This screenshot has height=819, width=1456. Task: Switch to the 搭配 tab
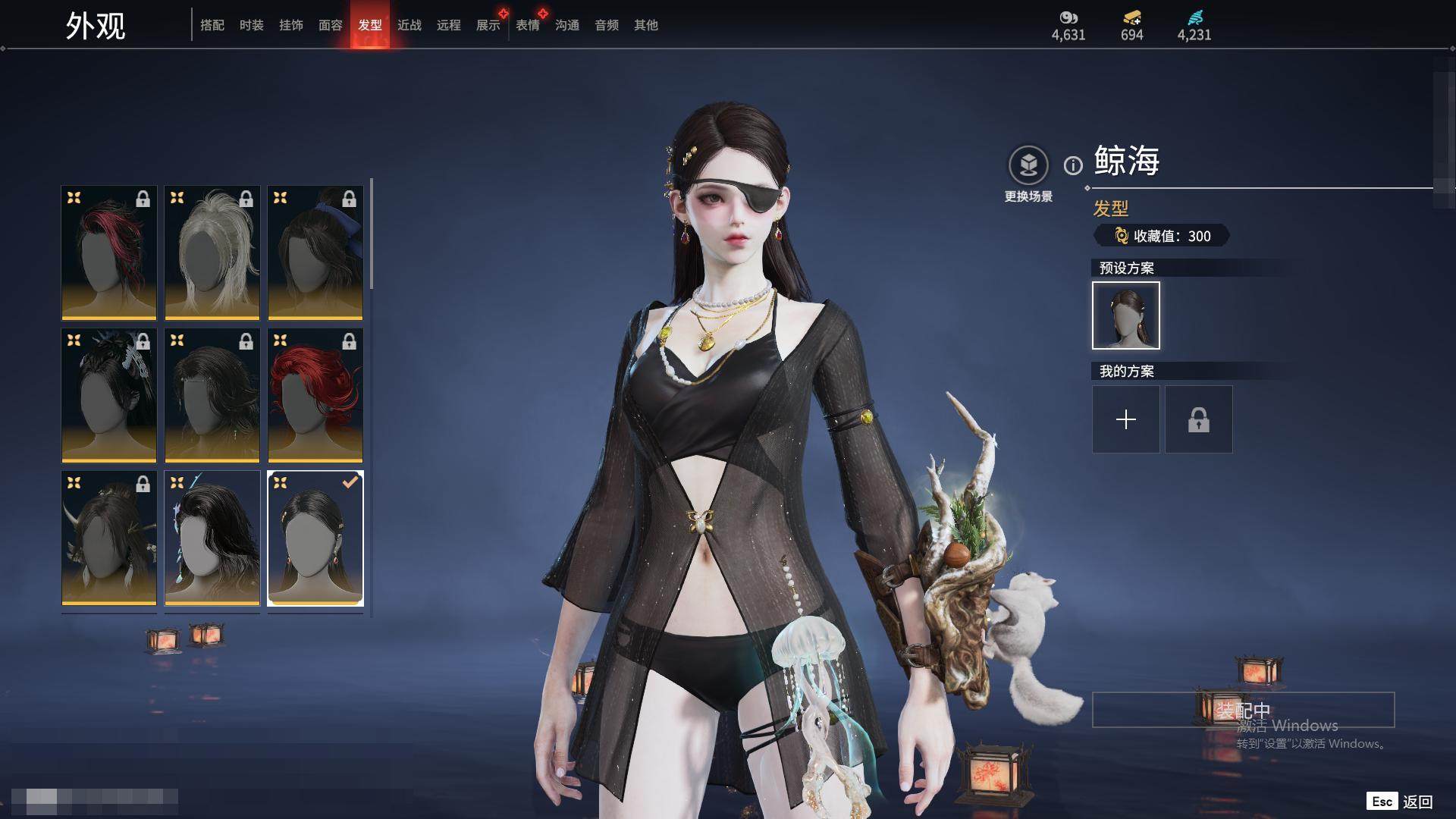(212, 25)
